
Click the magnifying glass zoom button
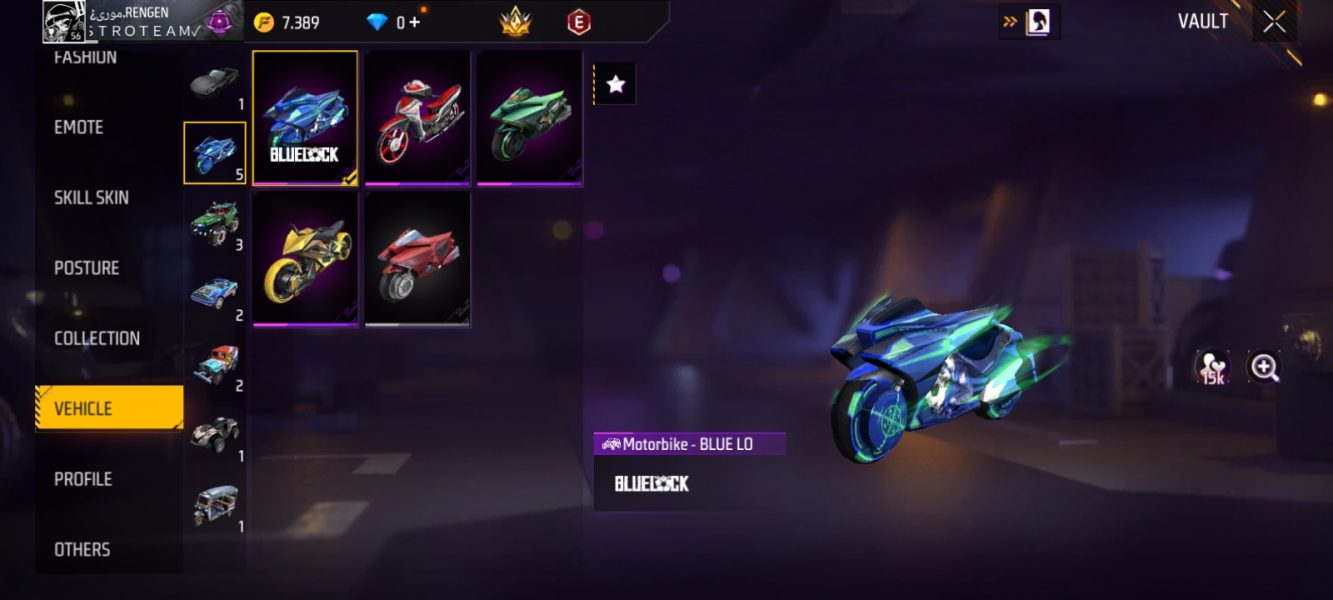(1264, 368)
